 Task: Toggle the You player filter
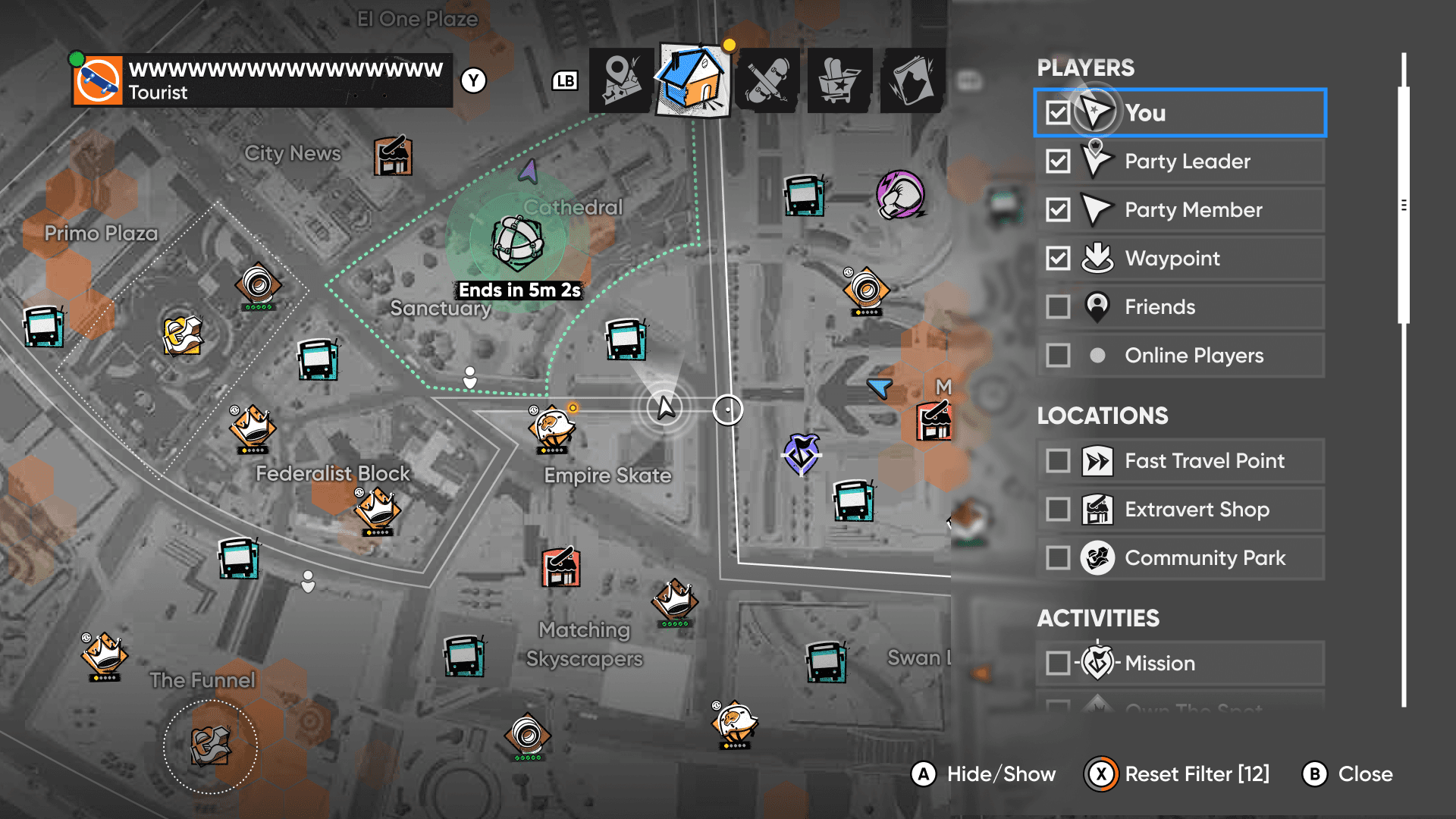1058,113
